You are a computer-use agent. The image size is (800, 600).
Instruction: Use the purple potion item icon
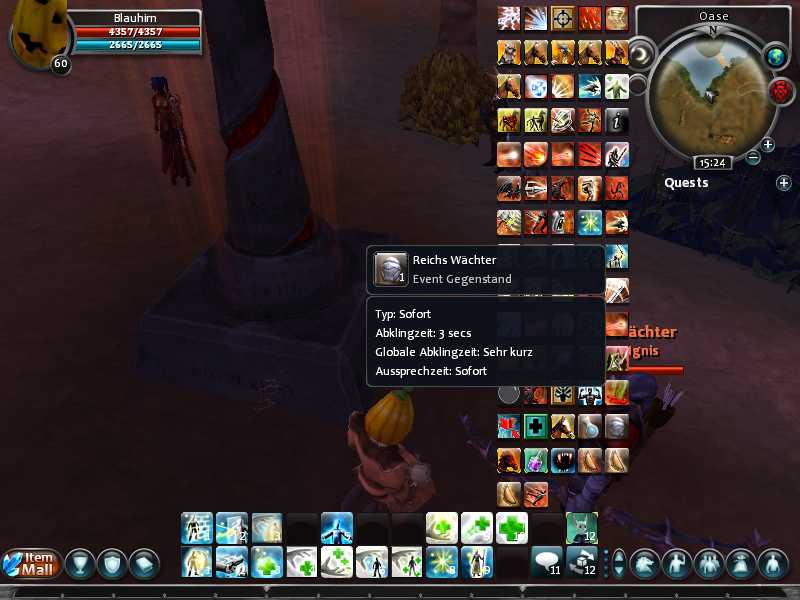(x=536, y=460)
